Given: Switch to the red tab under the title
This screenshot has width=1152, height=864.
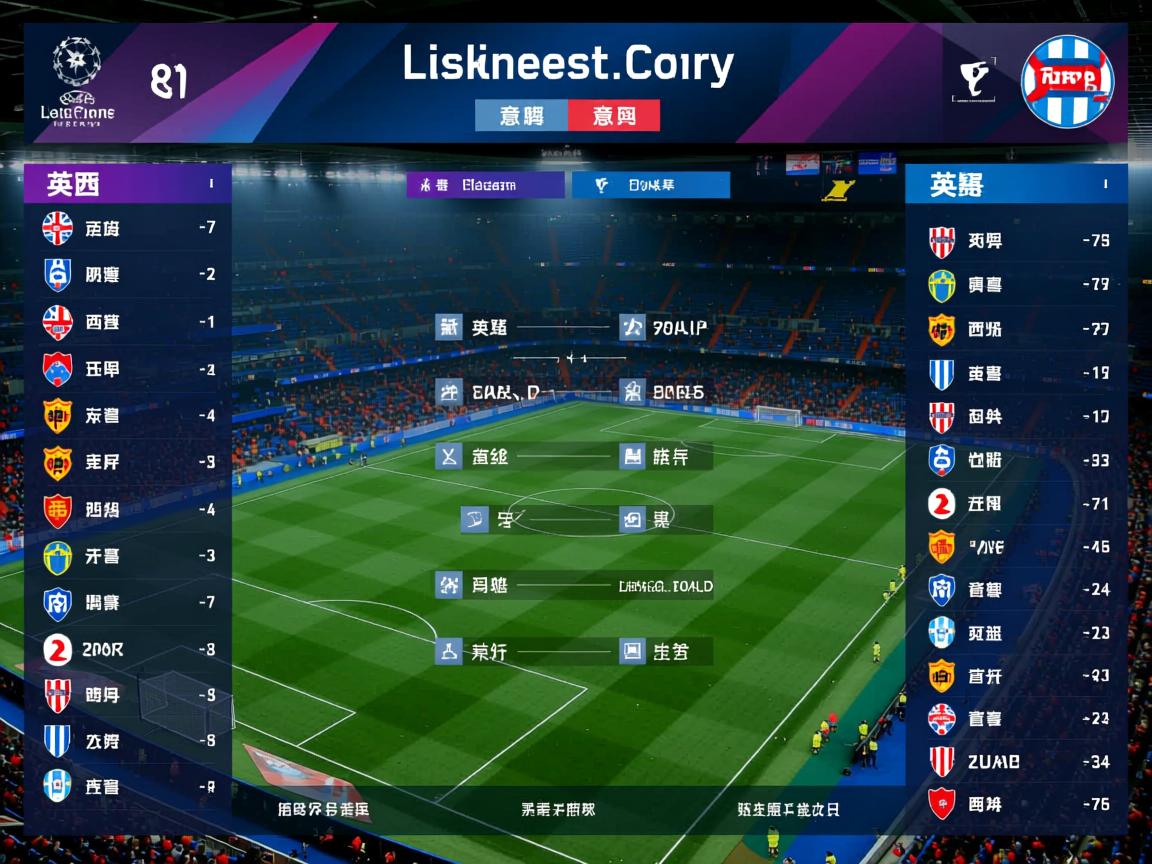Looking at the screenshot, I should pyautogui.click(x=614, y=116).
